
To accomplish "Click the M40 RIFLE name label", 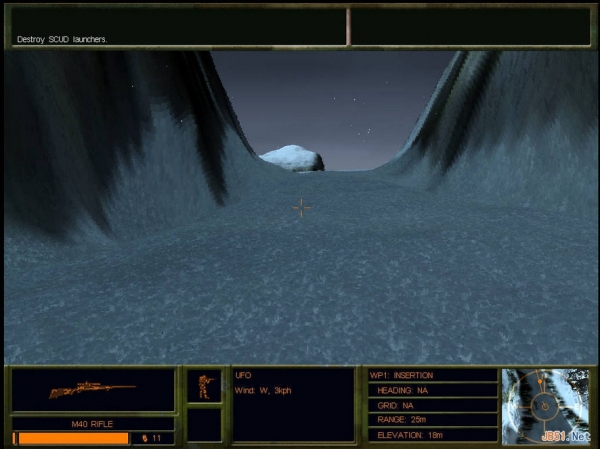I will pyautogui.click(x=93, y=424).
